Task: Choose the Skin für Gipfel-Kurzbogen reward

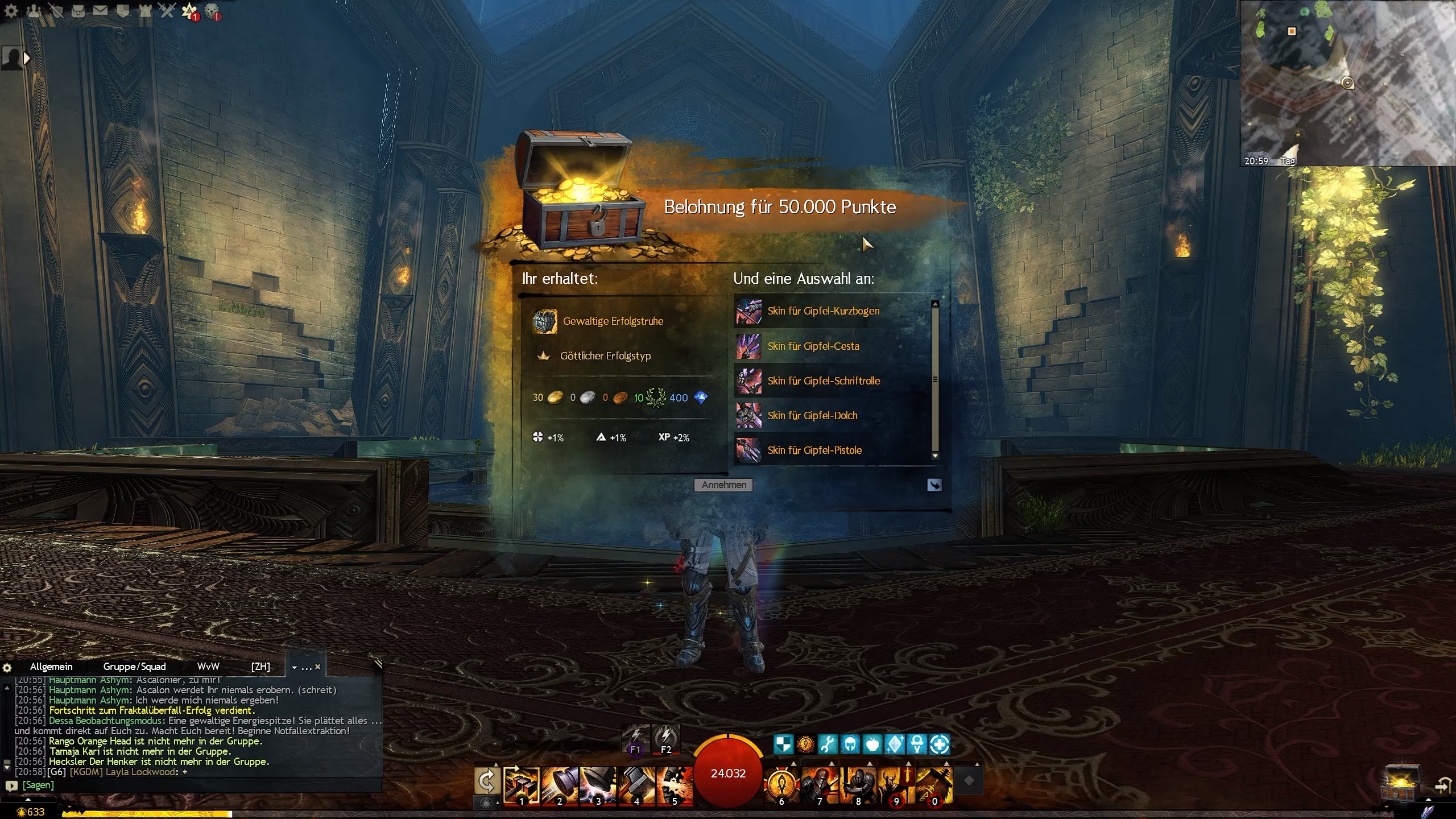Action: [x=822, y=311]
